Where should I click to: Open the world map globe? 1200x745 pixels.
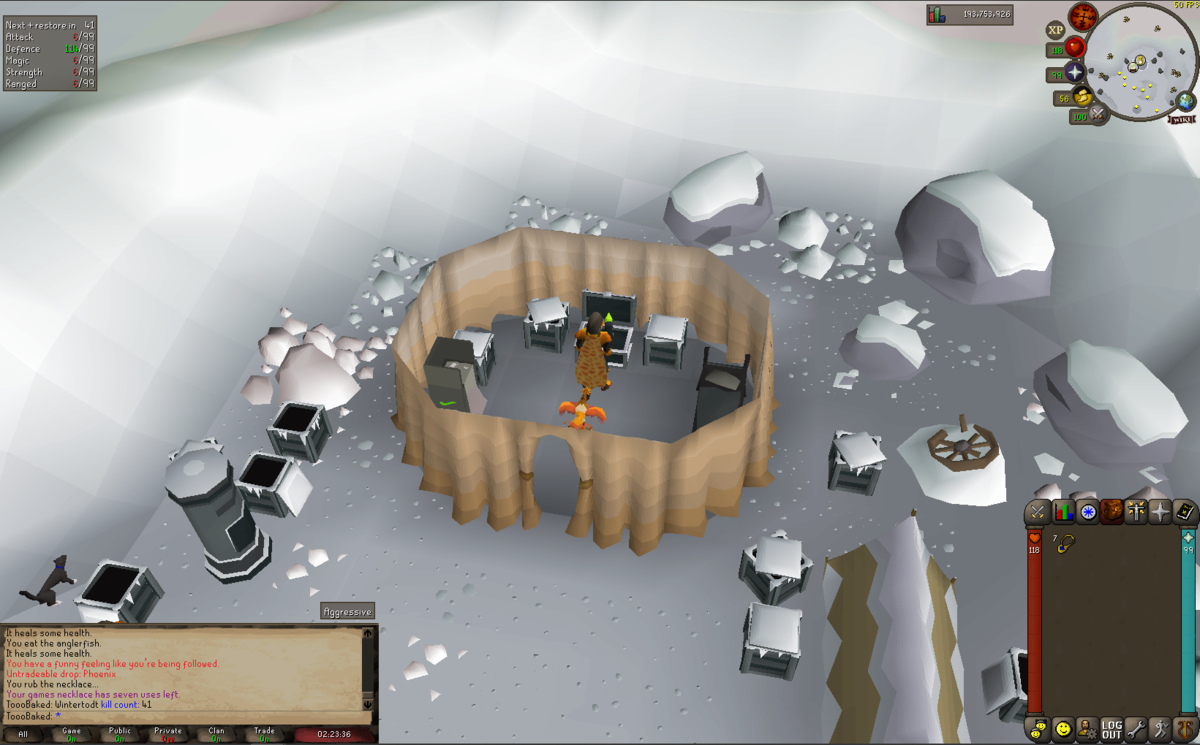coord(1187,101)
